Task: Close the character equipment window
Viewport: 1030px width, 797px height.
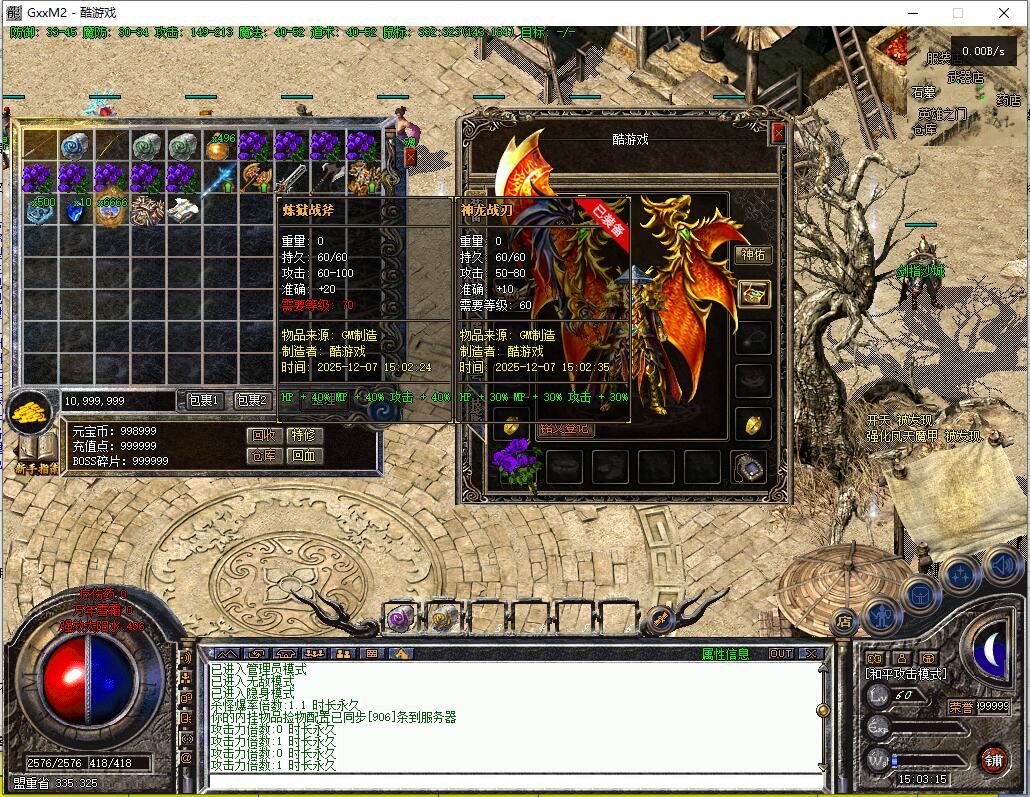Action: 778,133
